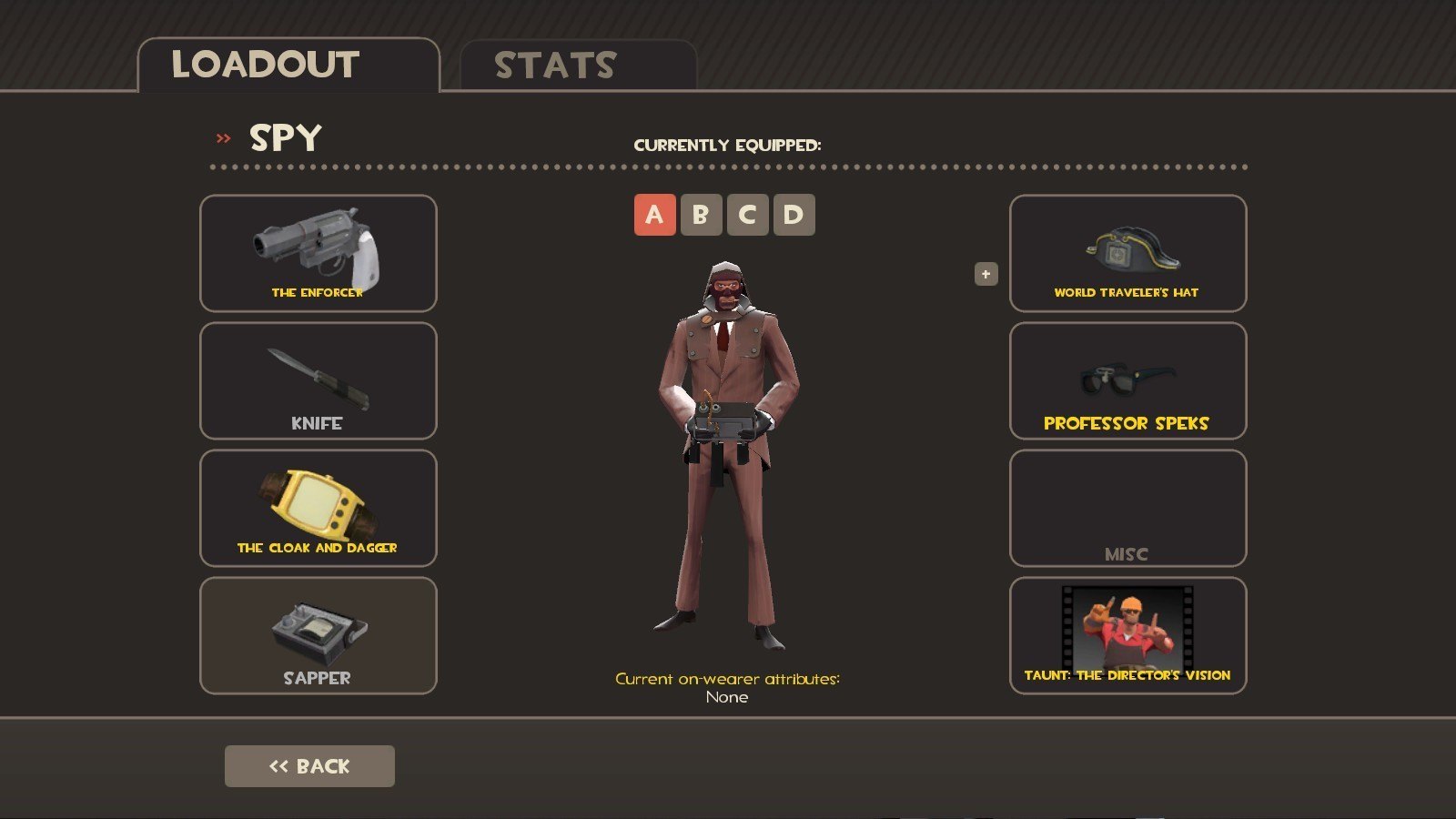Switch to the Stats tab
Viewport: 1456px width, 819px height.
(578, 66)
